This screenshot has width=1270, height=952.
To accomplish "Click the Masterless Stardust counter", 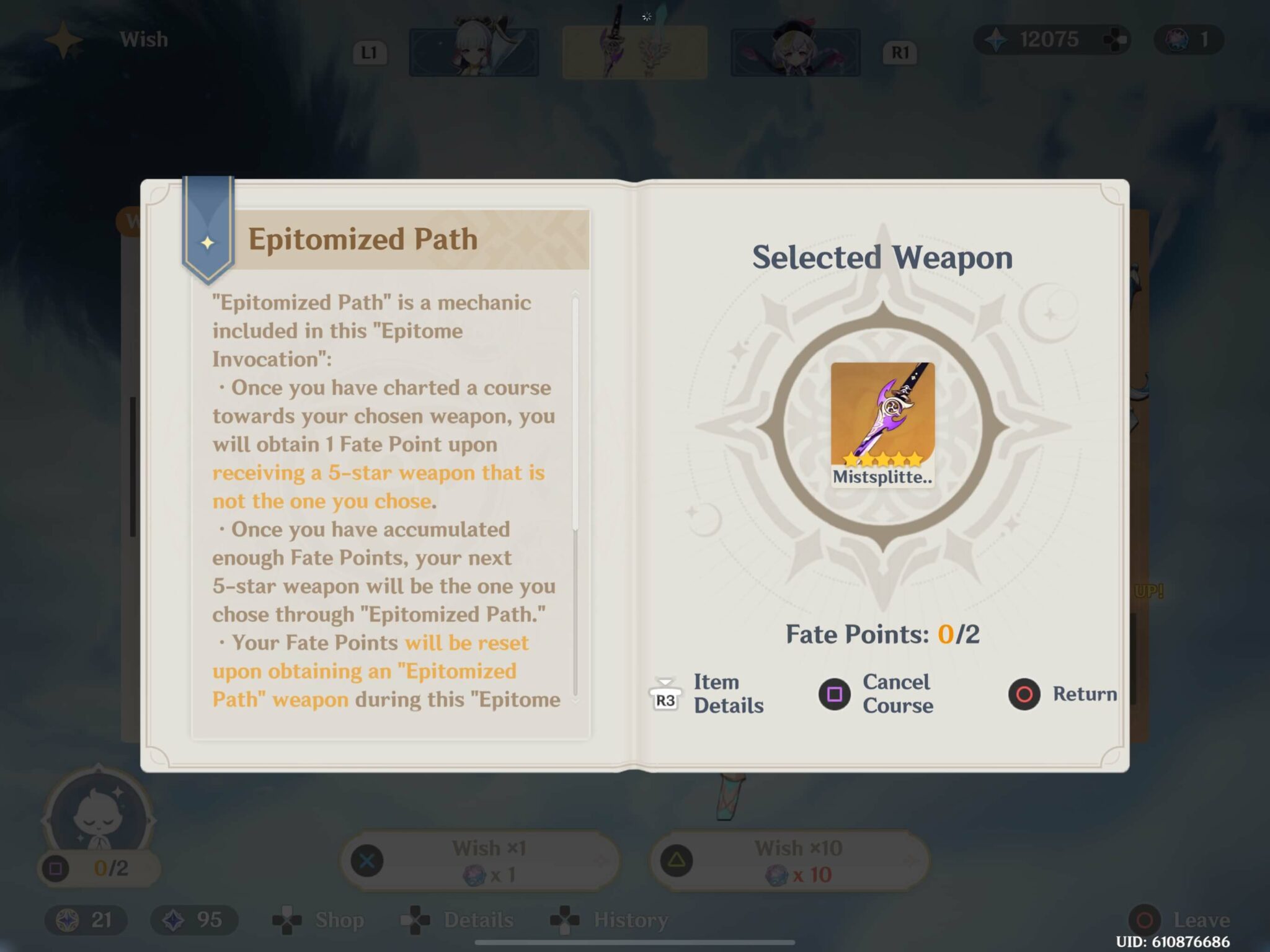I will 192,920.
